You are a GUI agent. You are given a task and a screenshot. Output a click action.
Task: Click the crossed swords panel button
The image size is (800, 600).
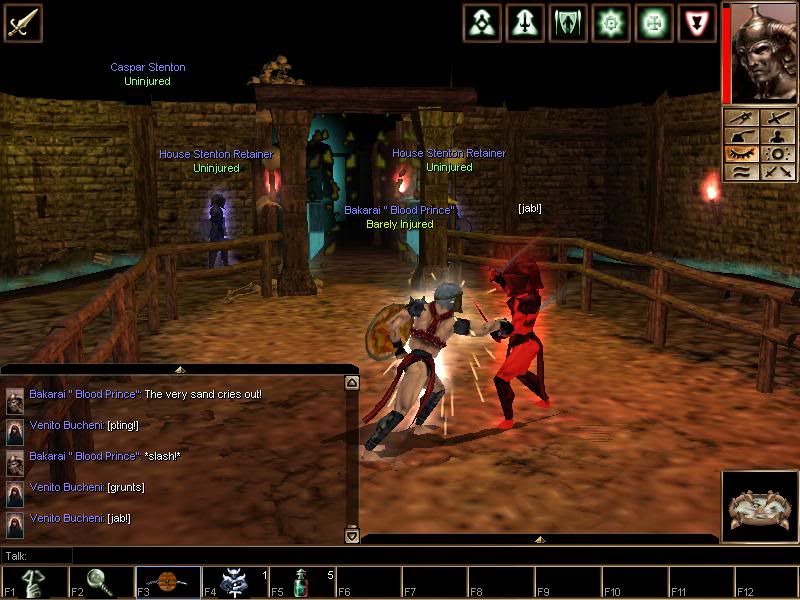[x=778, y=172]
